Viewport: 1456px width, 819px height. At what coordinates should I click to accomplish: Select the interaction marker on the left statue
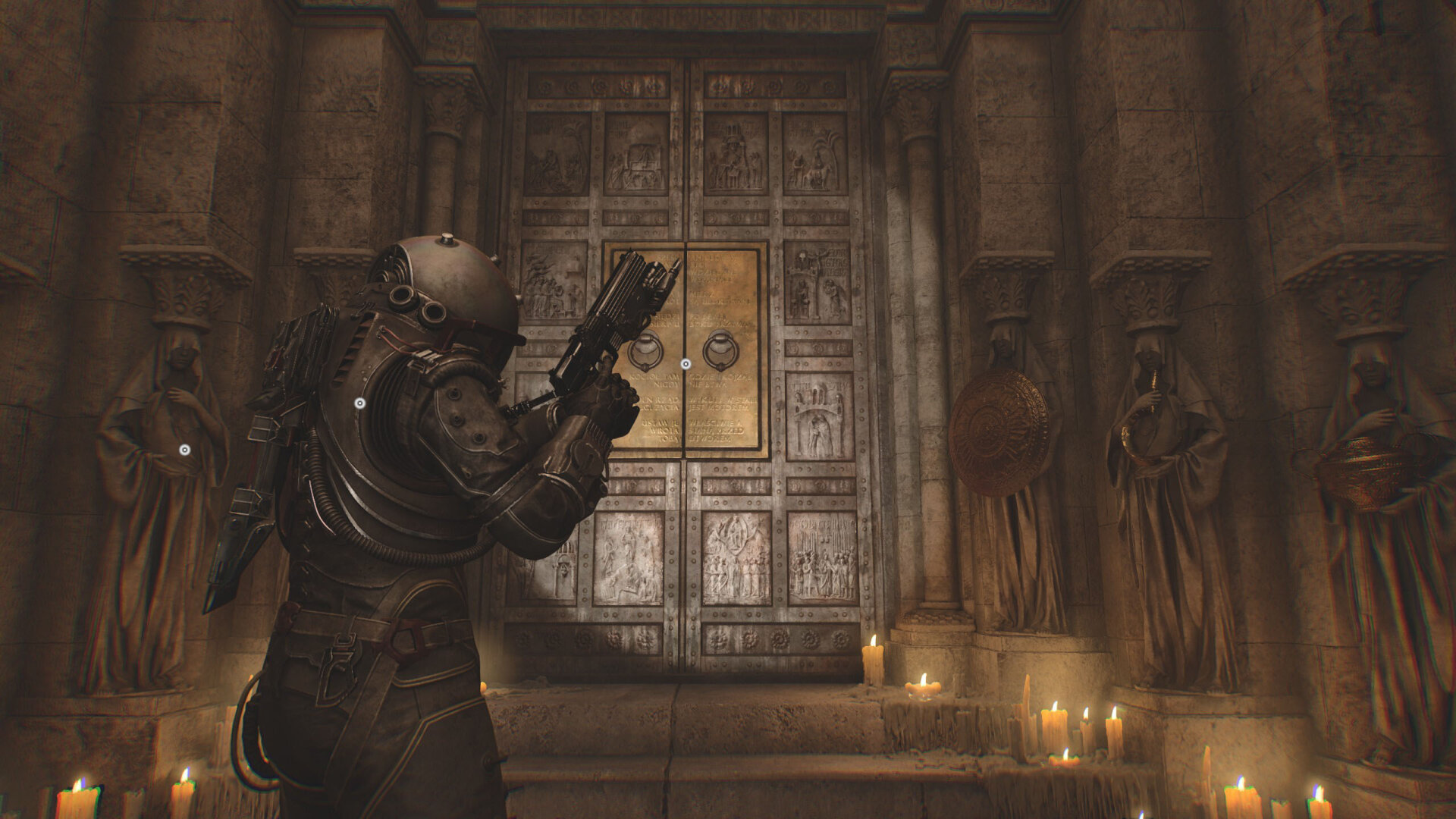[x=184, y=450]
